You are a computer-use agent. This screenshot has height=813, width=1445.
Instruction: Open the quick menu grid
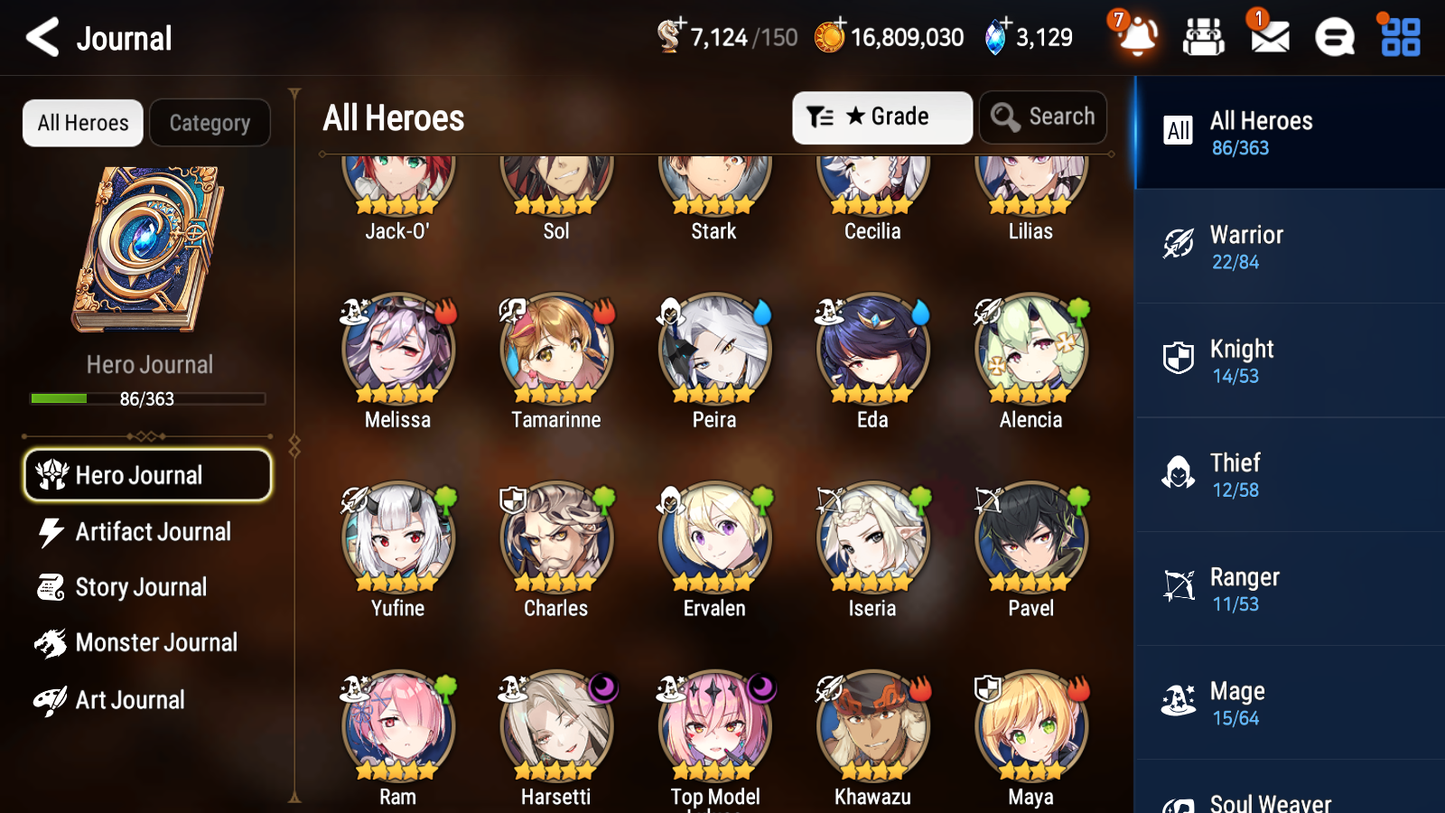(x=1399, y=36)
